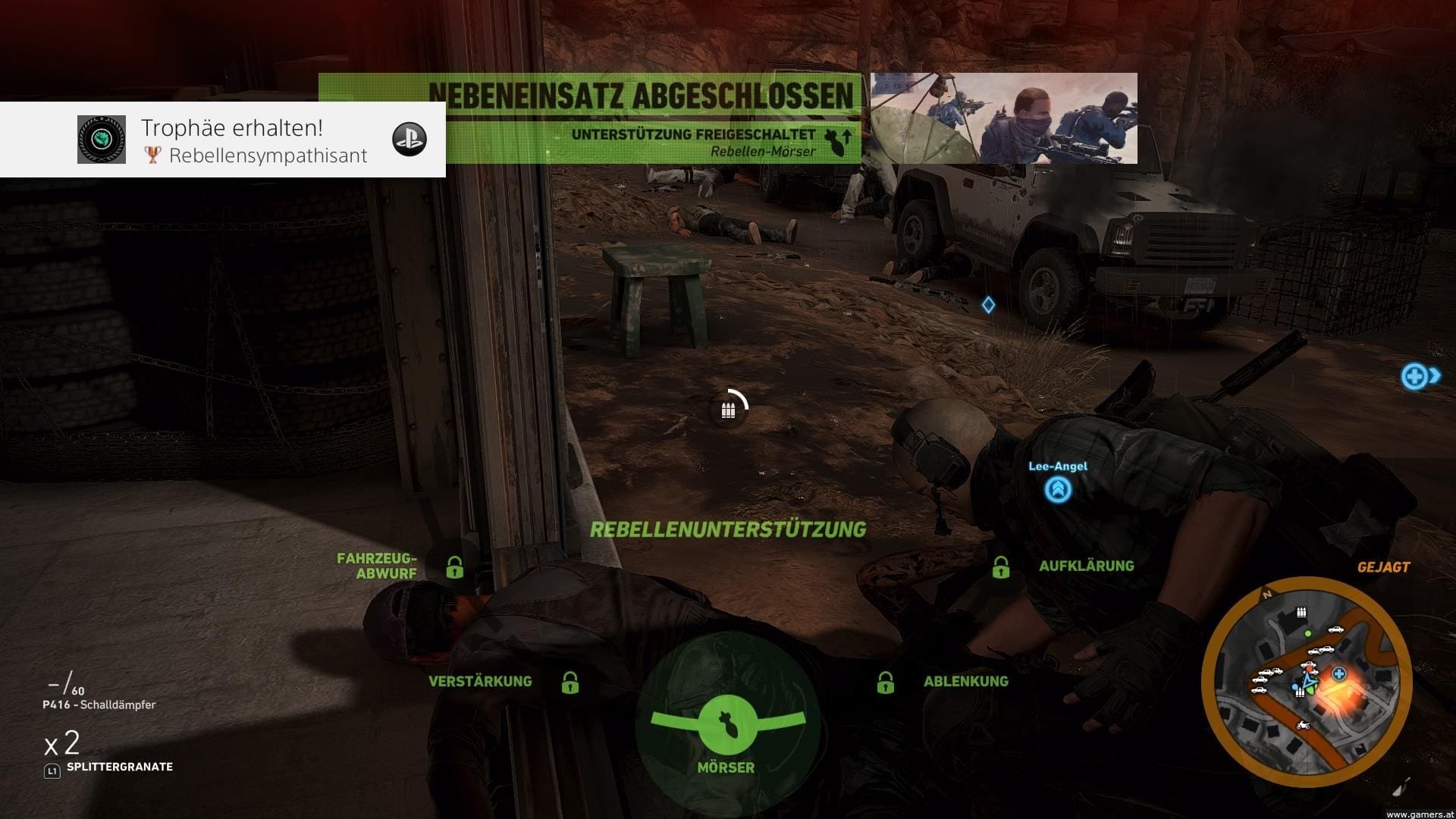Click the P416 Schalldämpfer weapon label

point(99,704)
